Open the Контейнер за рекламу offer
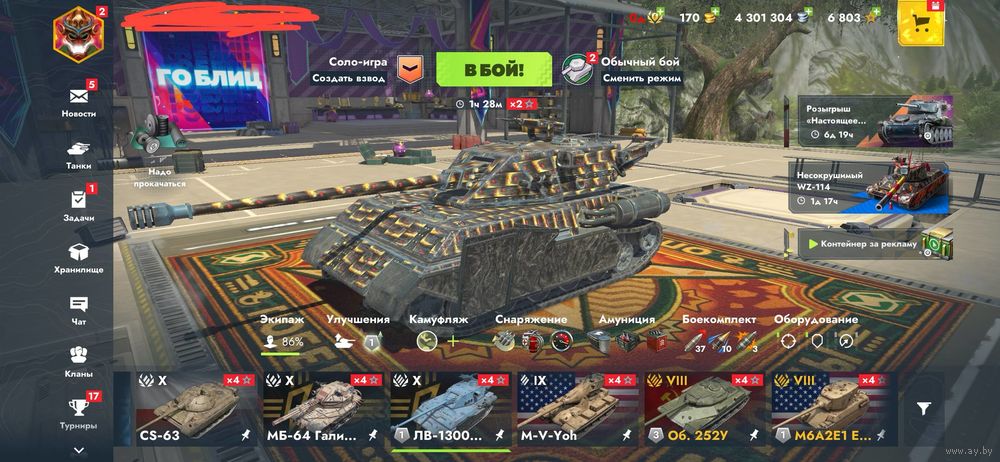 tap(867, 243)
